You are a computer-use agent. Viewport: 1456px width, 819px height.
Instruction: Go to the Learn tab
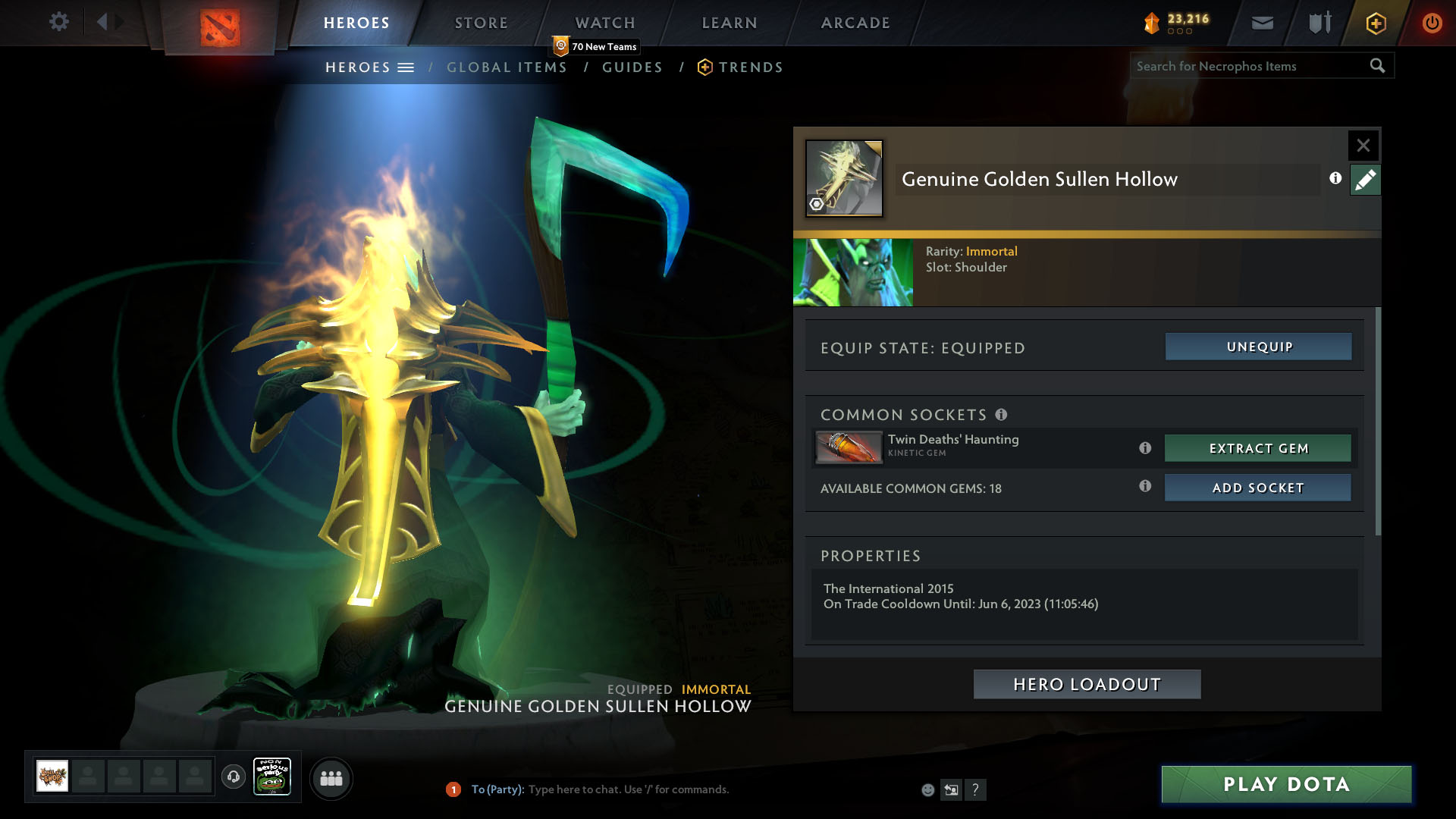(x=729, y=23)
